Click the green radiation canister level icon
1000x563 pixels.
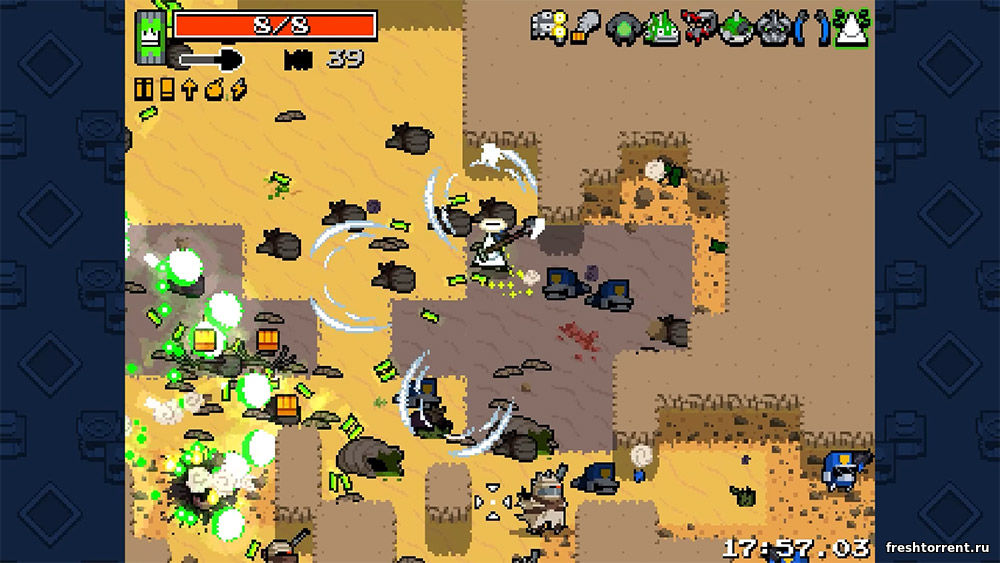152,38
